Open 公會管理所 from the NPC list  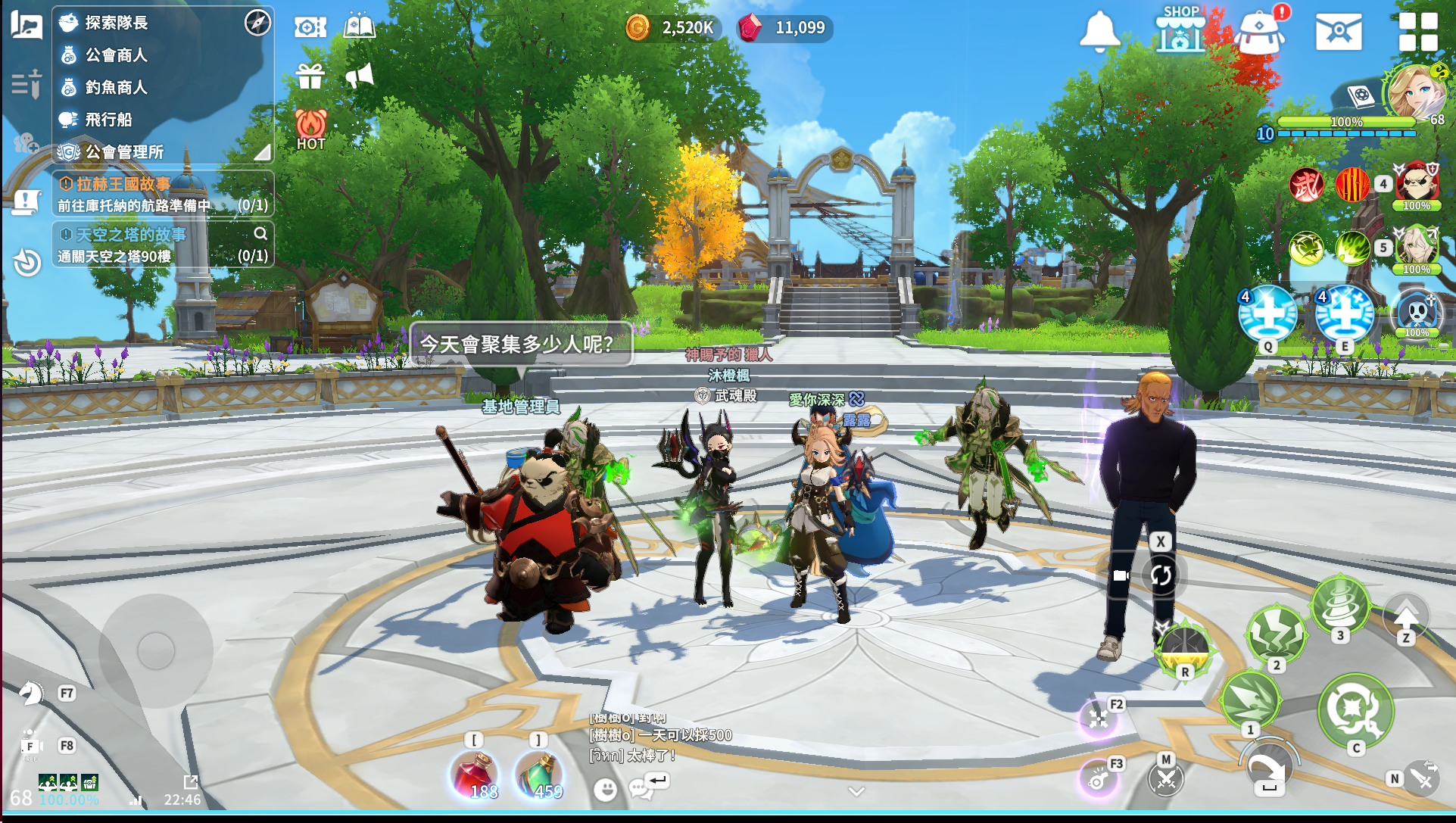point(124,152)
